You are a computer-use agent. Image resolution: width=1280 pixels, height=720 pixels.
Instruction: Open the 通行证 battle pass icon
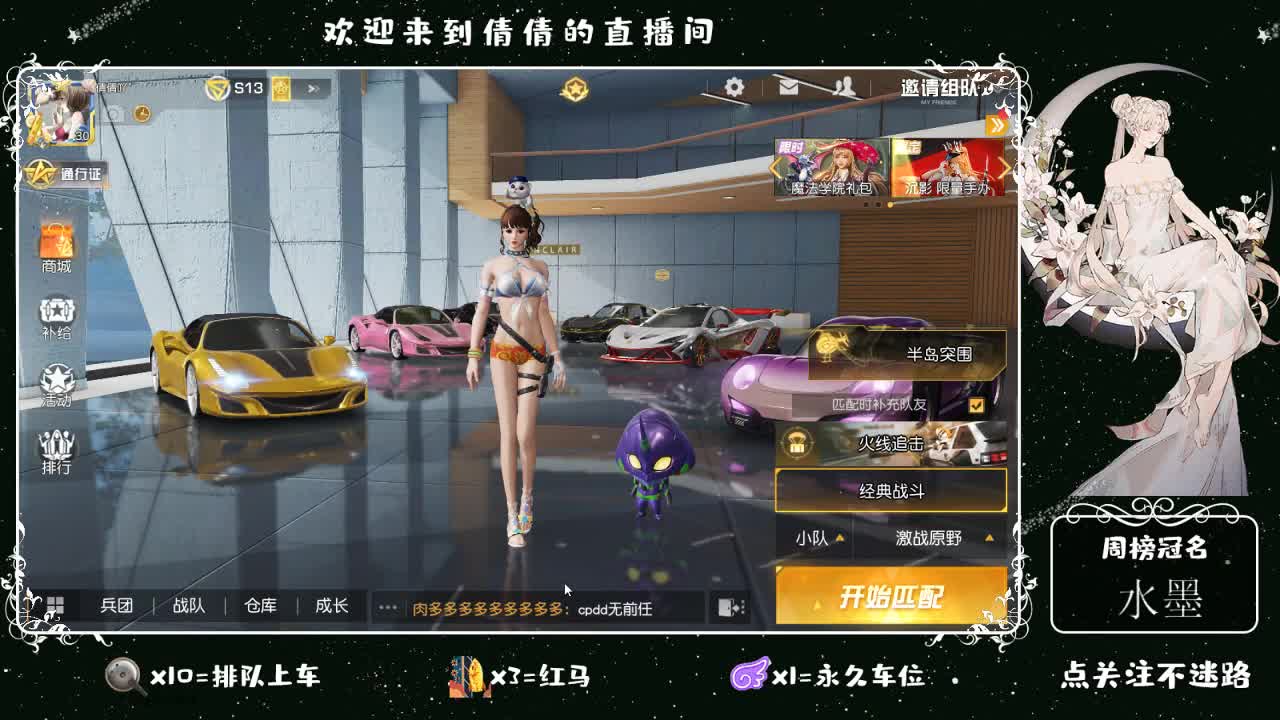coord(58,175)
